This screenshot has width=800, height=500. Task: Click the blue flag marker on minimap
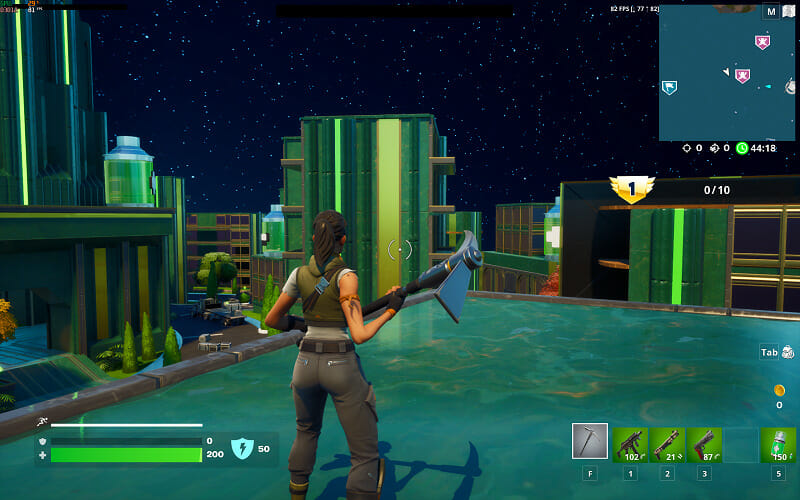pos(669,88)
